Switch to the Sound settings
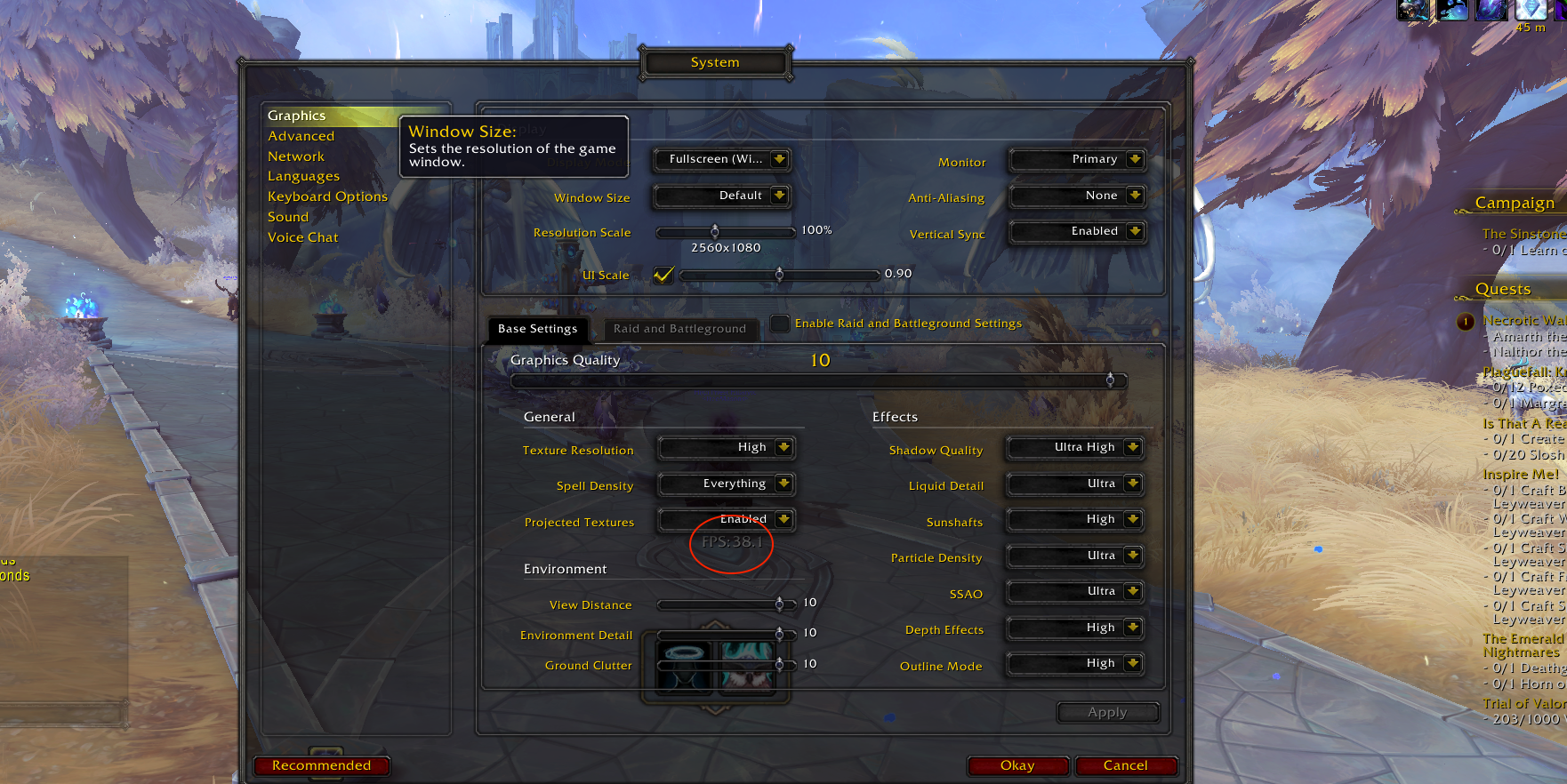The height and width of the screenshot is (784, 1567). coord(288,217)
